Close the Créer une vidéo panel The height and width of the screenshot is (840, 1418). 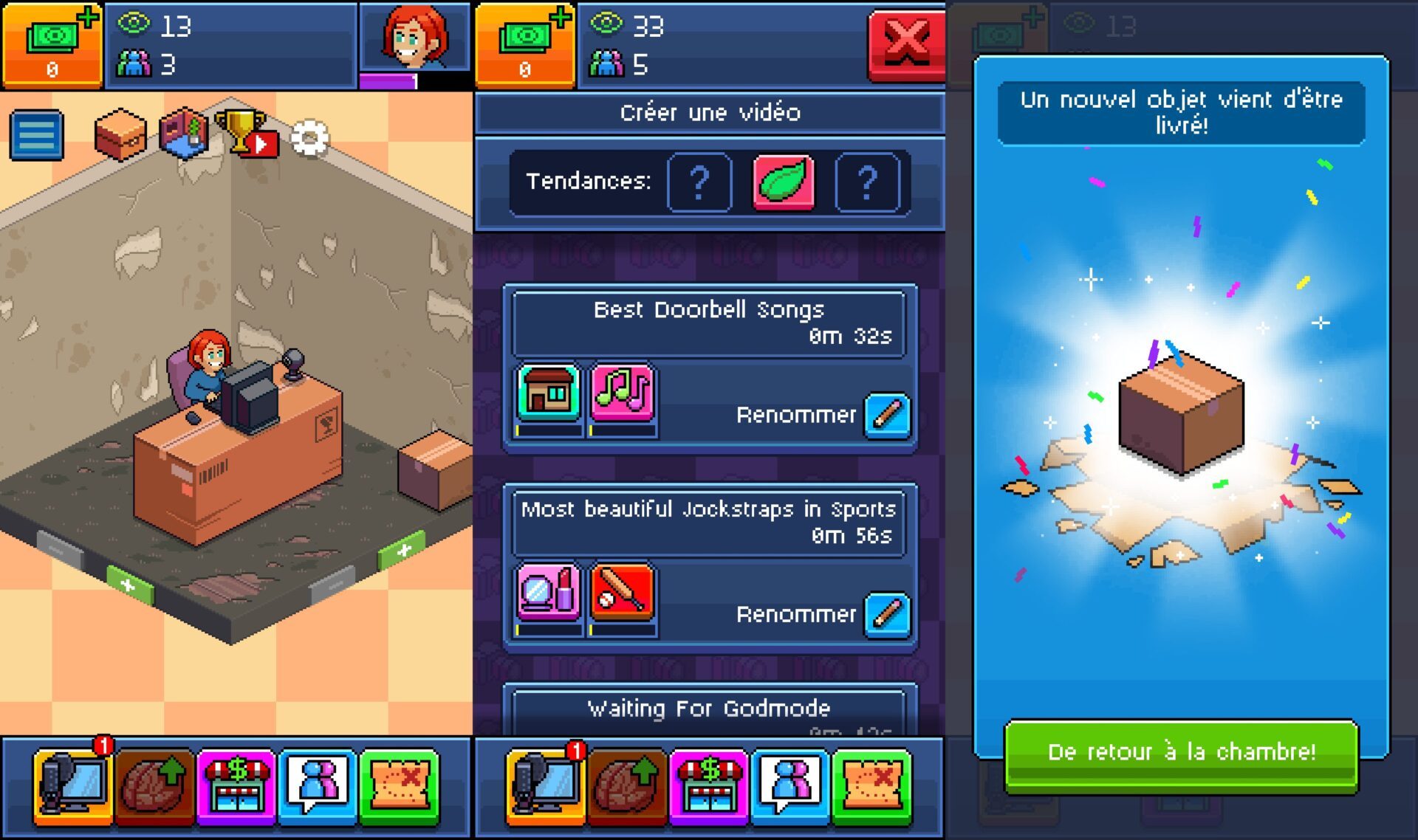click(906, 43)
